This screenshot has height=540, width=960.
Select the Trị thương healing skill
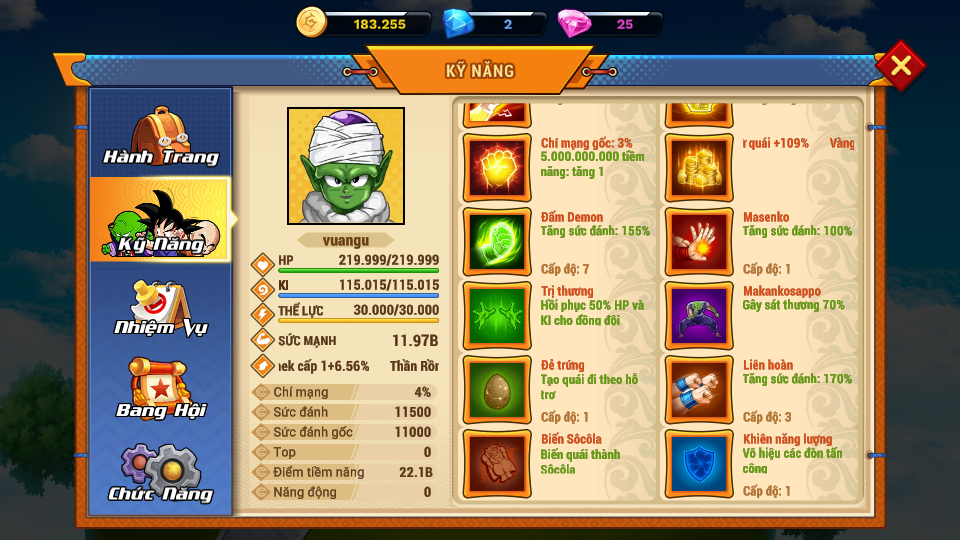tap(498, 316)
